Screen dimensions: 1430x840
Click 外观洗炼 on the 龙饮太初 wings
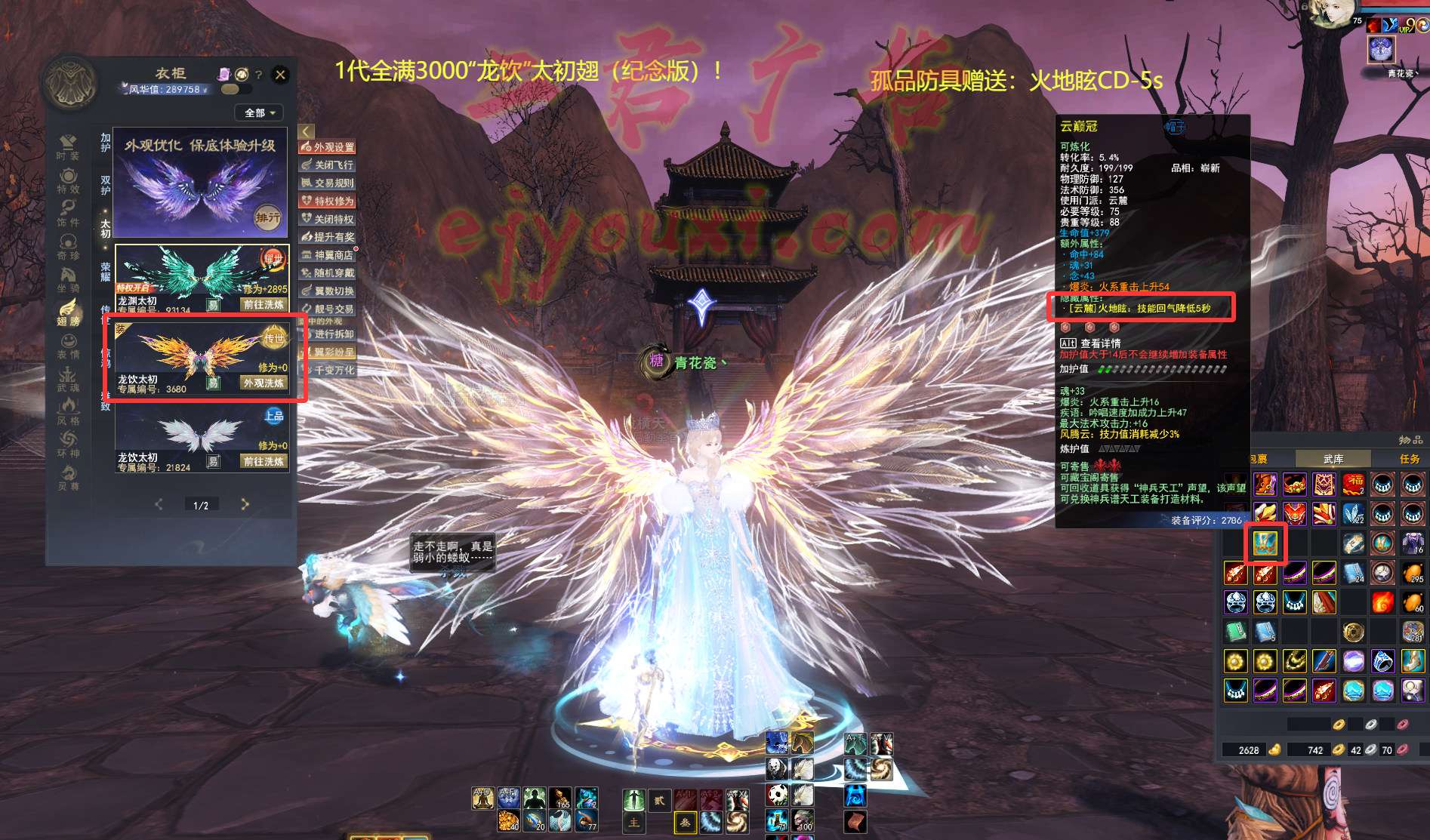[x=264, y=383]
